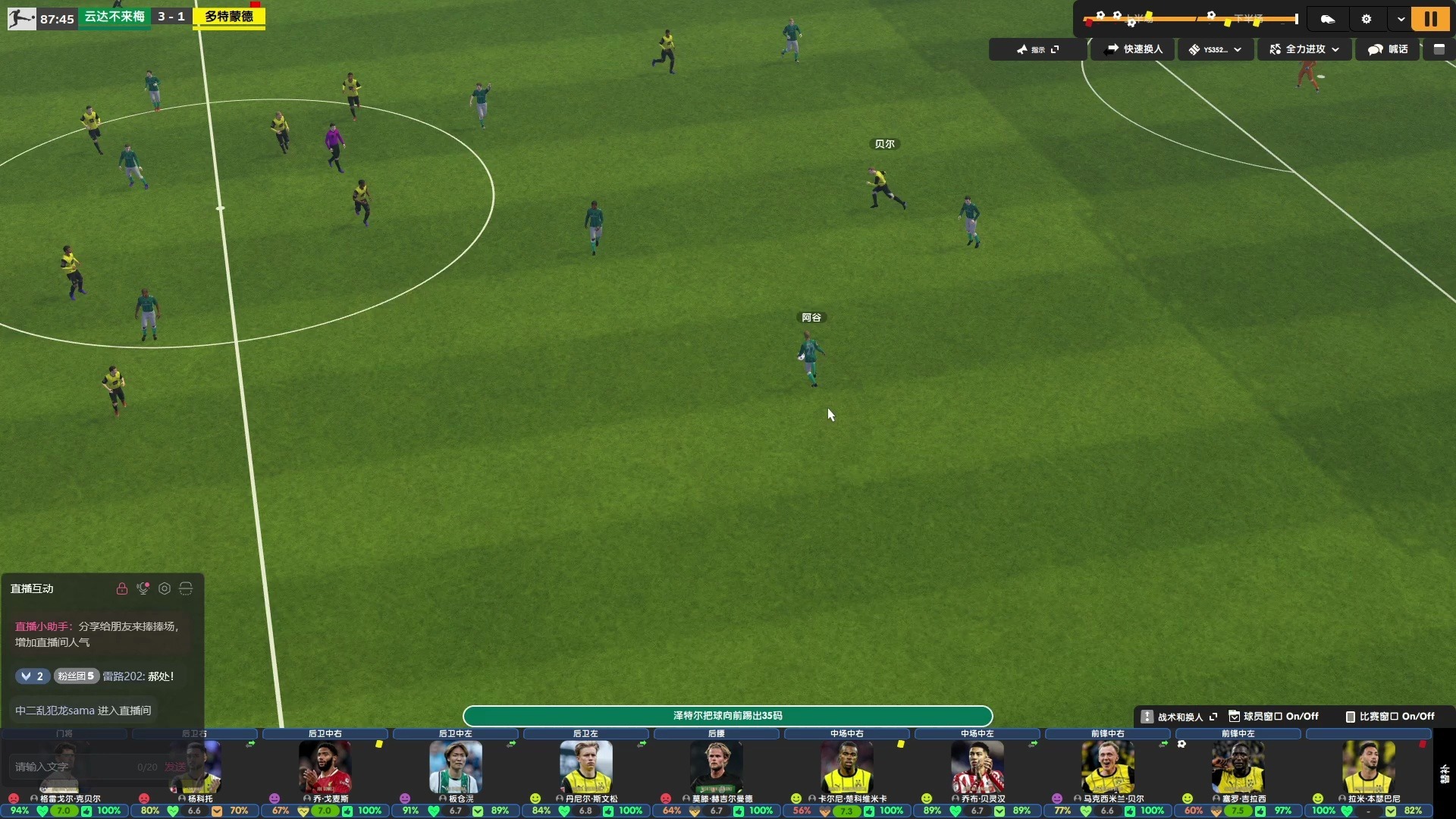Open the live chat hexagon settings icon
The height and width of the screenshot is (819, 1456).
165,588
